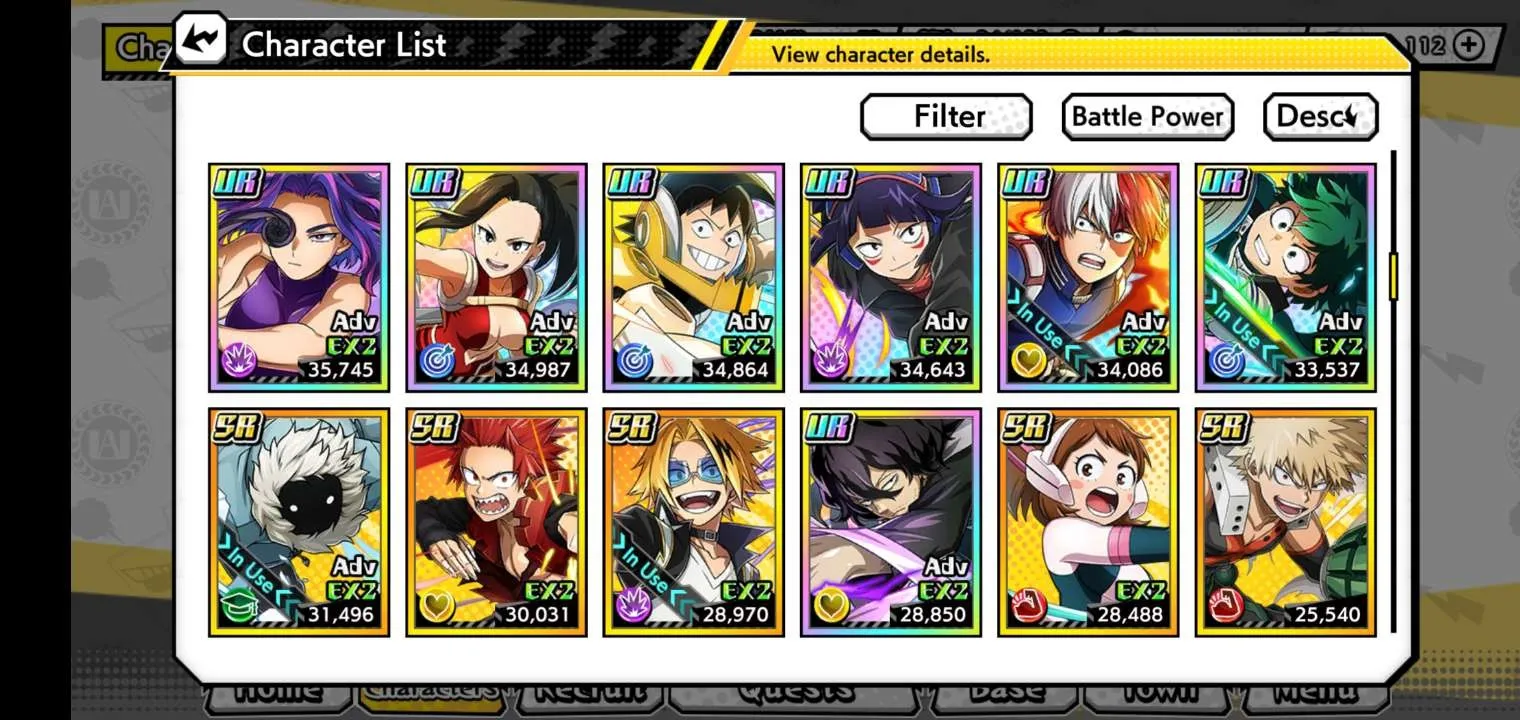View the 34,643 battle power character

tap(890, 277)
